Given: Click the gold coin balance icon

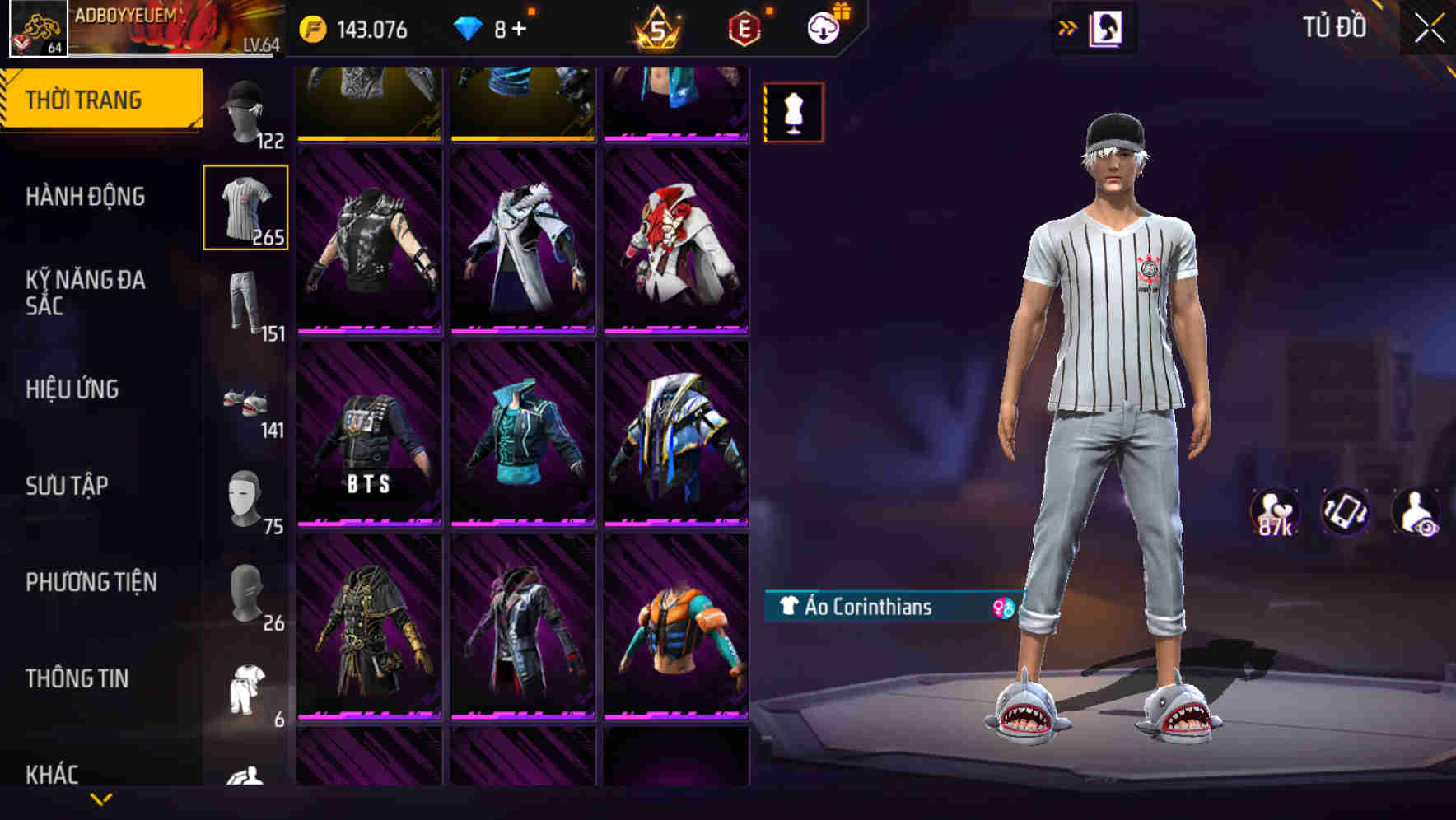Looking at the screenshot, I should (x=314, y=27).
